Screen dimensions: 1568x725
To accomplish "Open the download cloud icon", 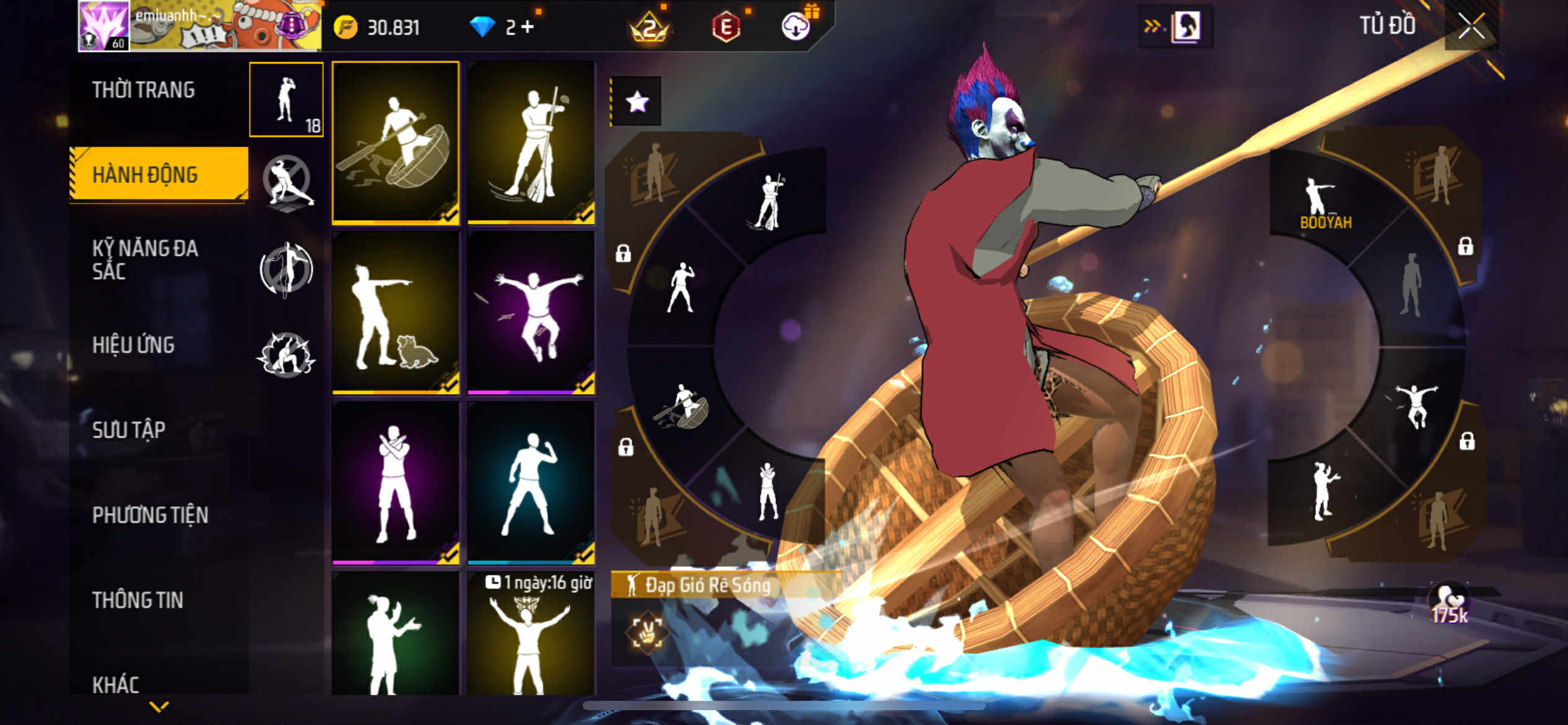I will coord(796,27).
